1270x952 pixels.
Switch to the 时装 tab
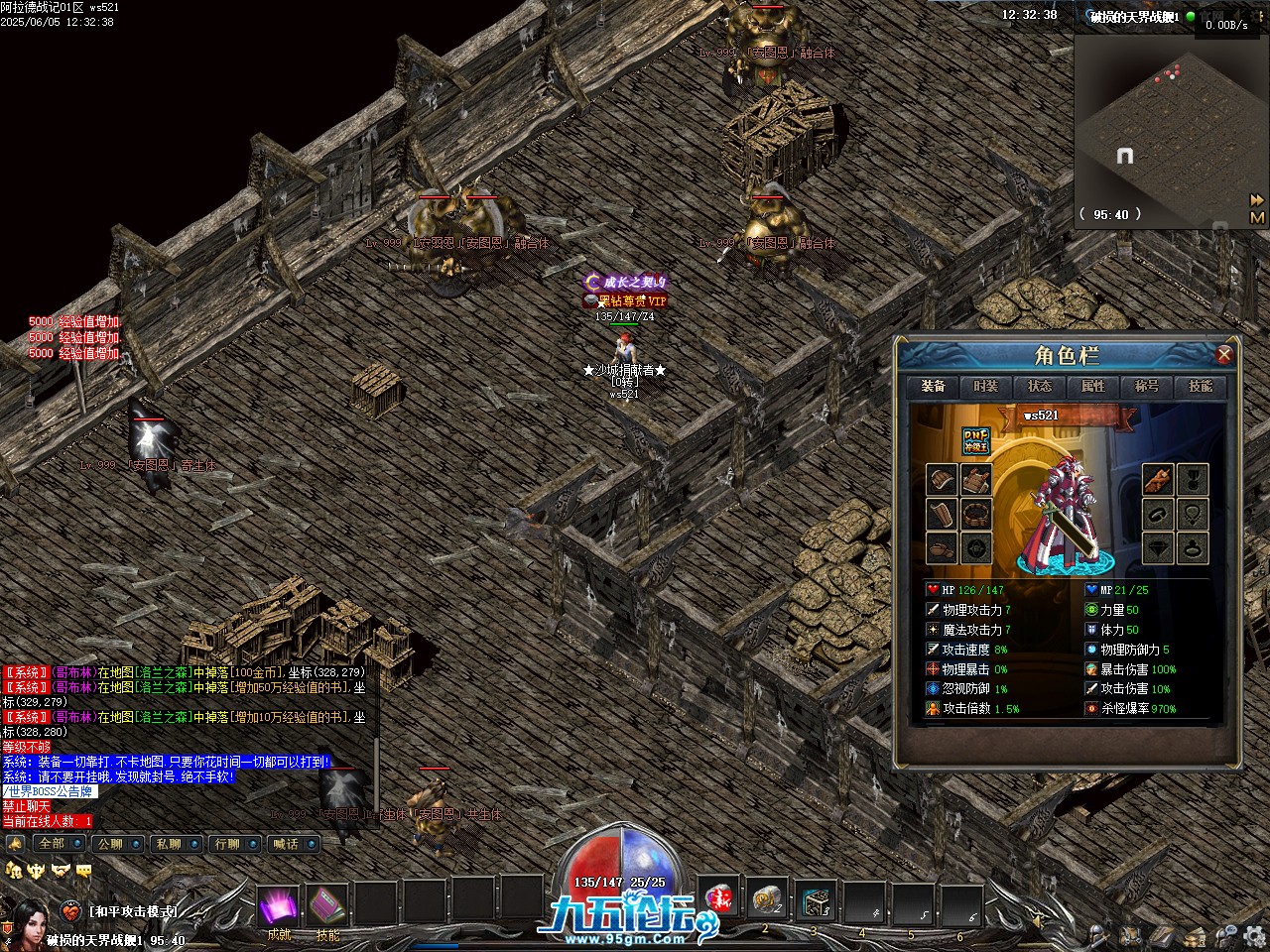click(986, 387)
